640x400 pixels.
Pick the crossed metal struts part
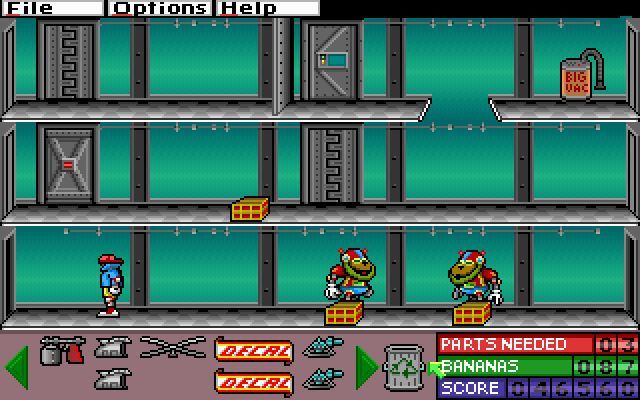[x=172, y=349]
